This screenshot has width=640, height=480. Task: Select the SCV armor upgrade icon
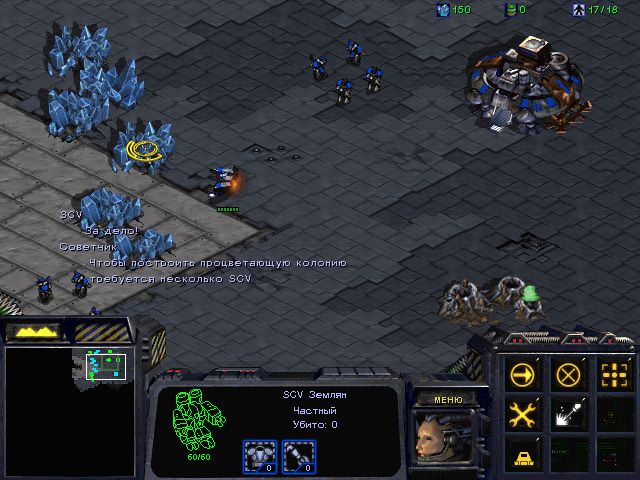(x=258, y=456)
